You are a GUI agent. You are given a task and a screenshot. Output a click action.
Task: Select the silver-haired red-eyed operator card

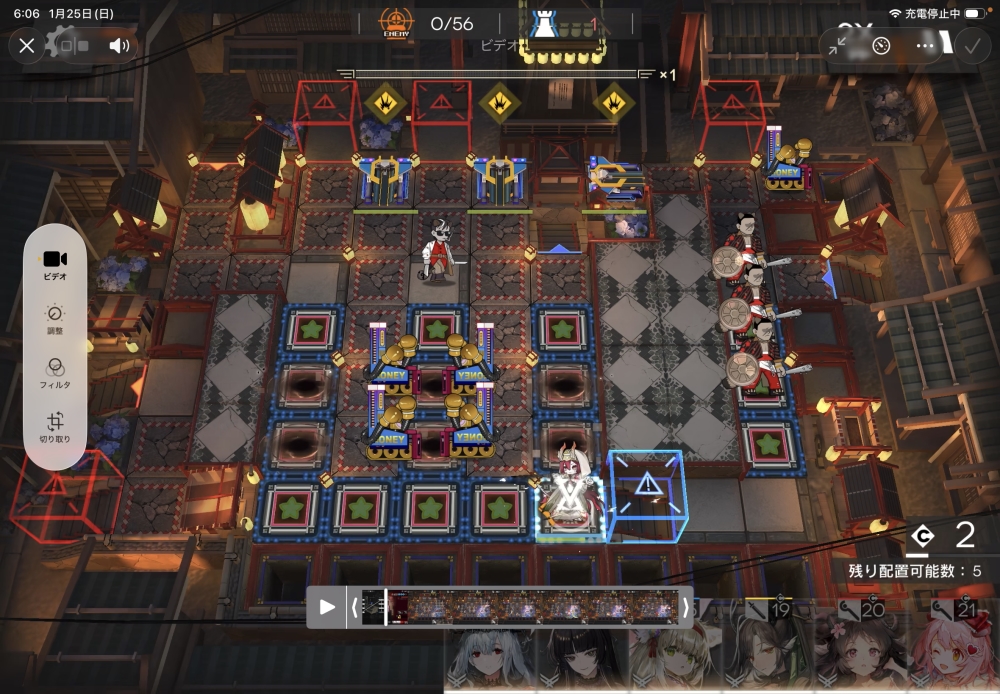(490, 660)
